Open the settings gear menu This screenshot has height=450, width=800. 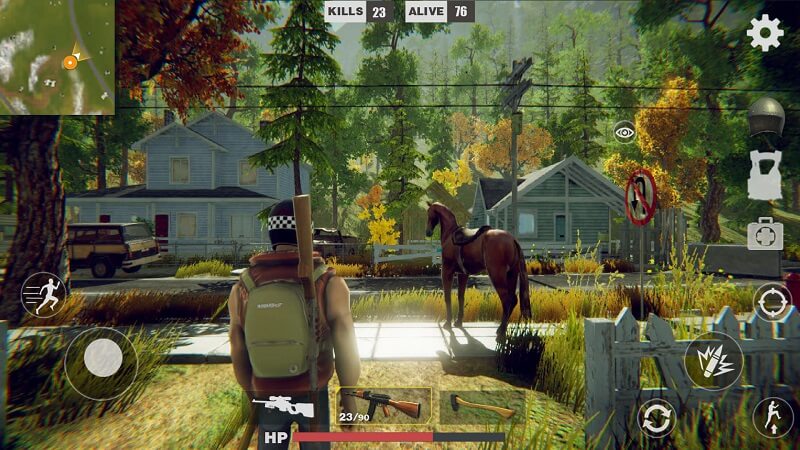pyautogui.click(x=765, y=34)
